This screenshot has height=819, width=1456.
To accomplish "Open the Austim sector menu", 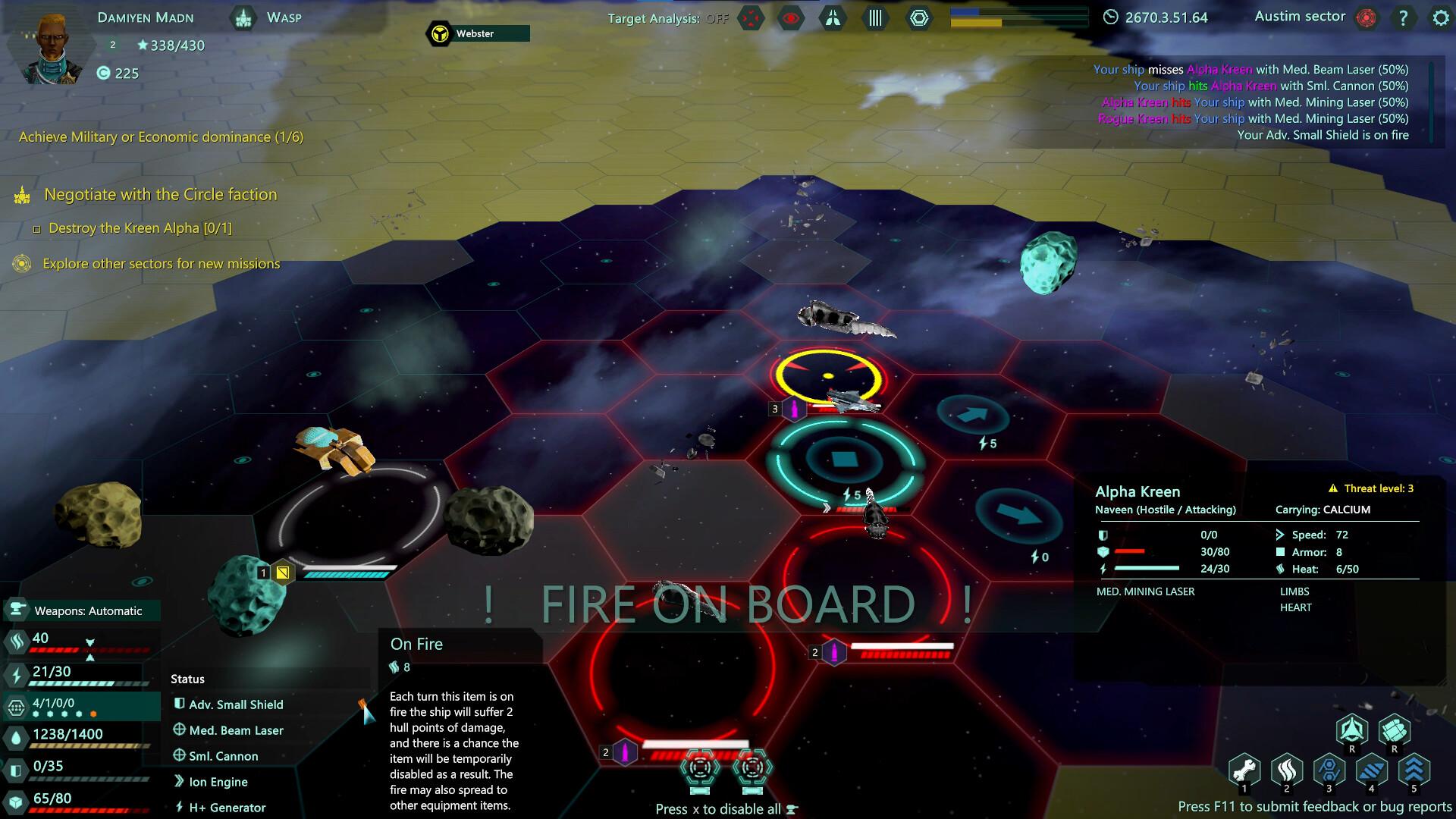I will pyautogui.click(x=1301, y=16).
